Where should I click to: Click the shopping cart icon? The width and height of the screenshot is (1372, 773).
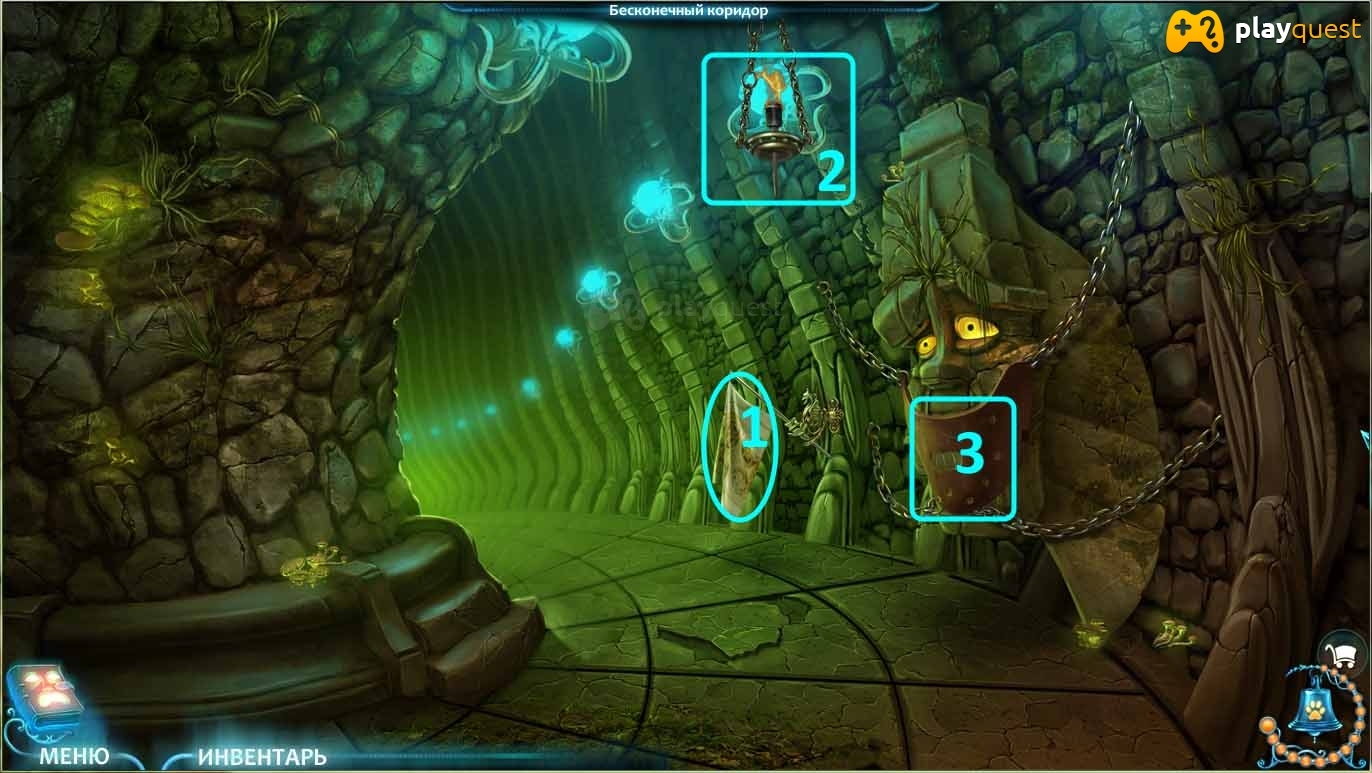[1344, 655]
